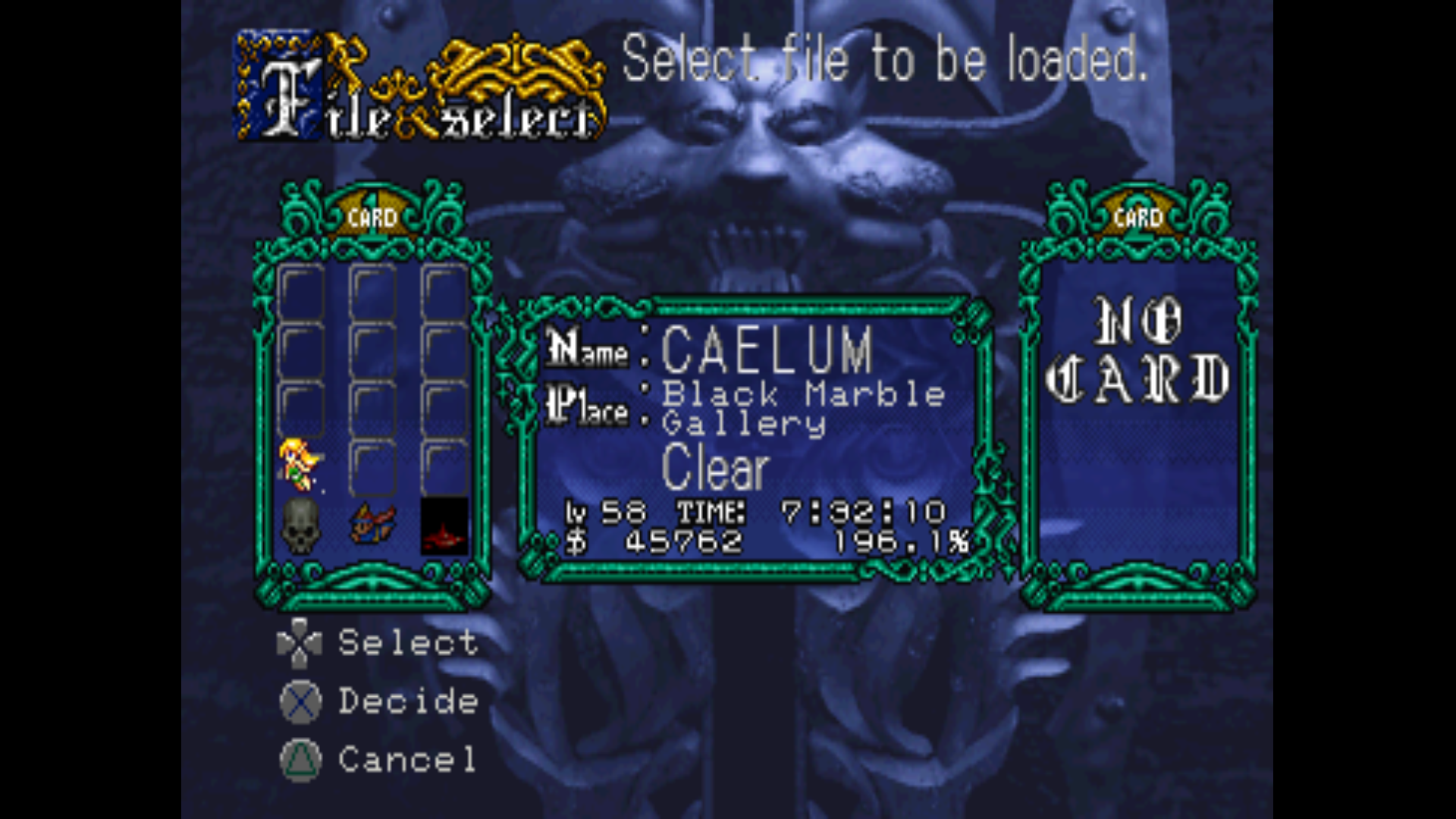The height and width of the screenshot is (819, 1456).
Task: Click the D-pad Select indicator icon
Action: 300,643
